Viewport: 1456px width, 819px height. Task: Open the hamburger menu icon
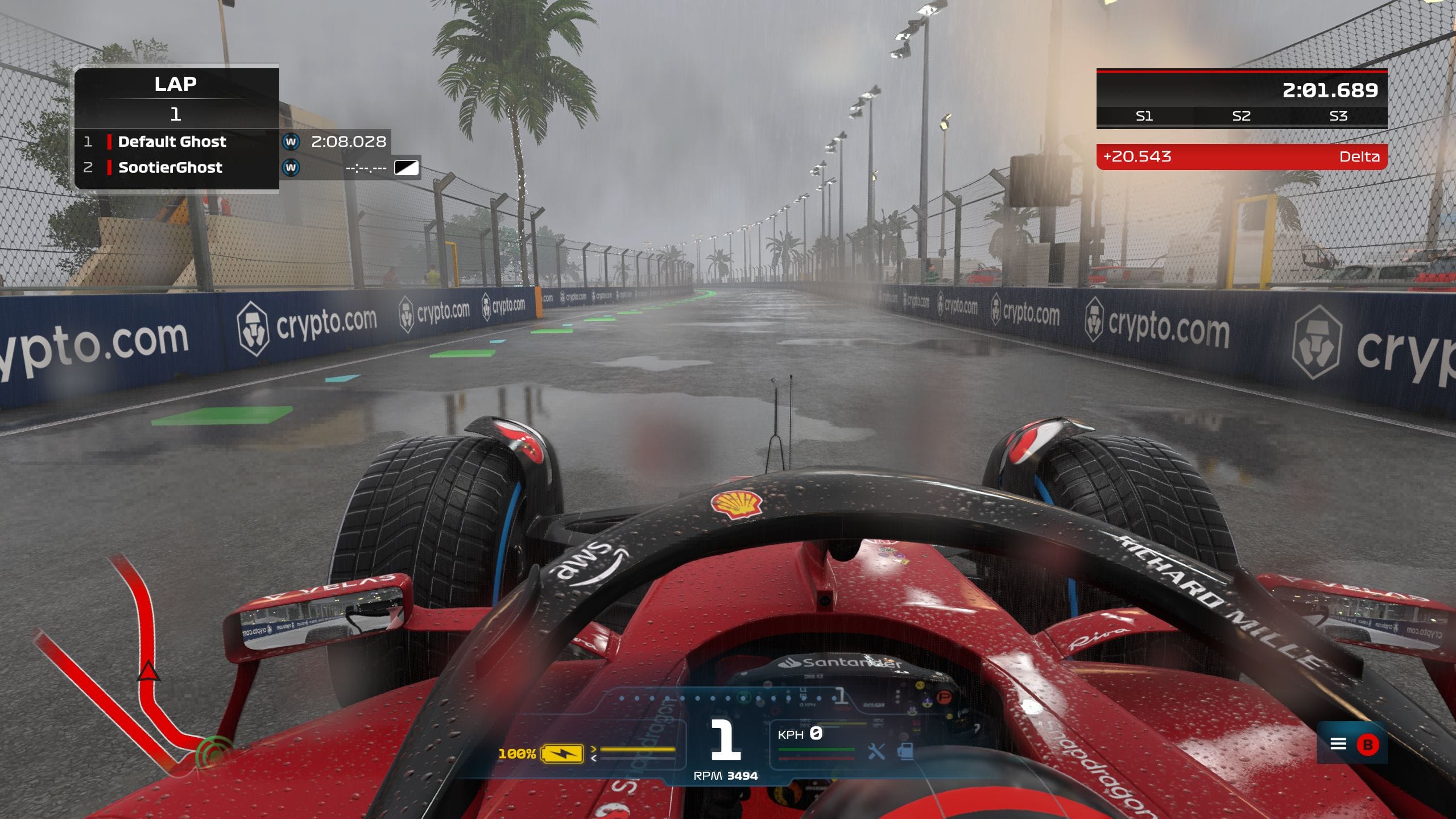point(1338,744)
